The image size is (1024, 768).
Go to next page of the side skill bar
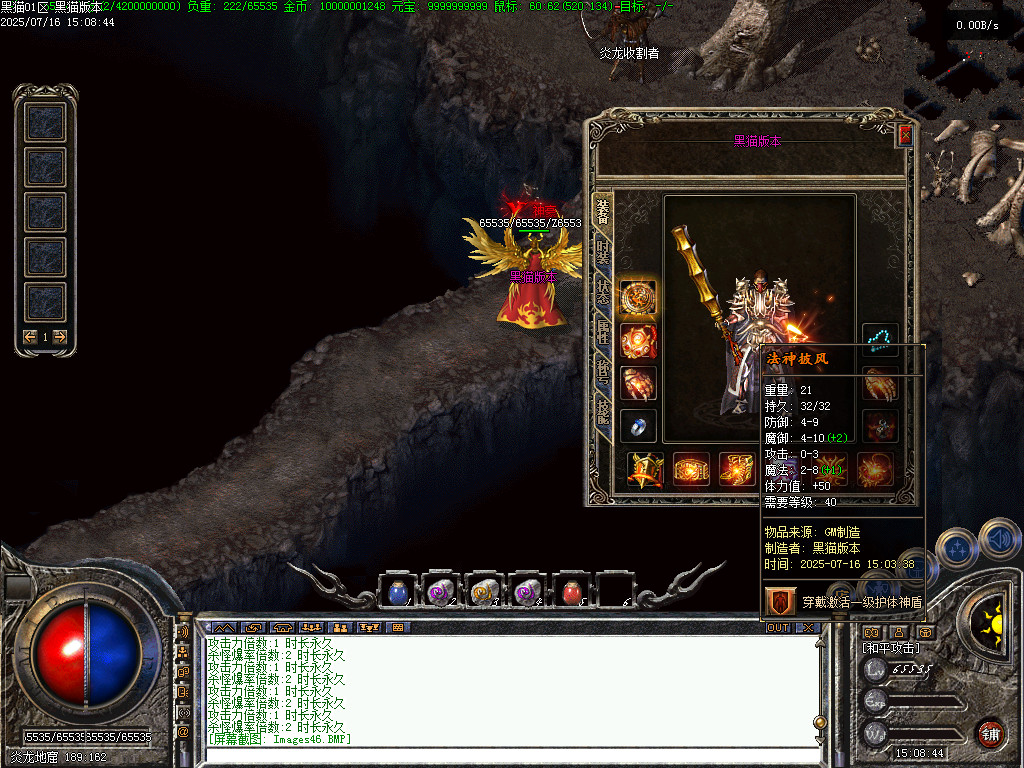pyautogui.click(x=60, y=337)
